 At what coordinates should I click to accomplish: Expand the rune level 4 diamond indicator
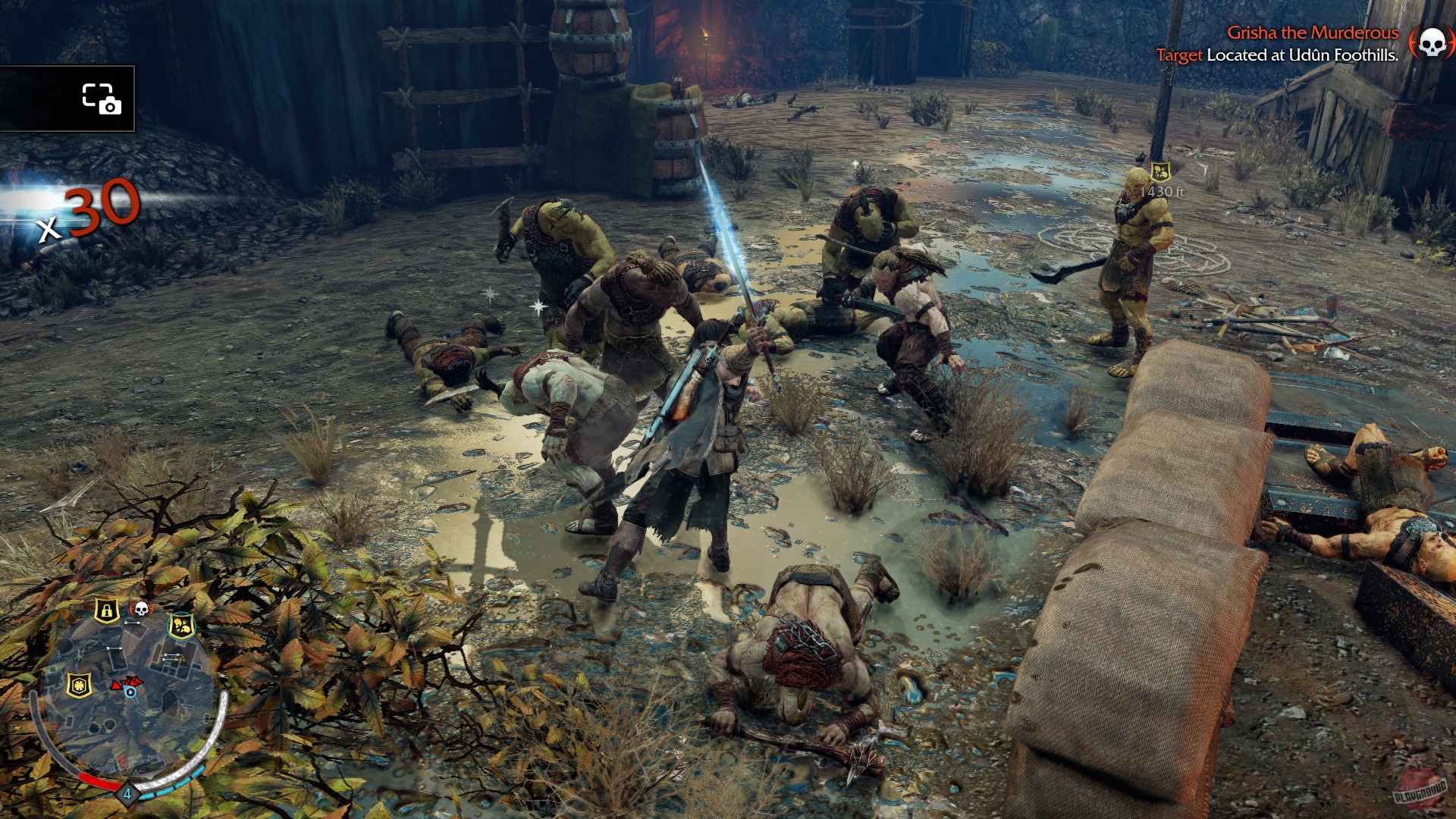127,792
